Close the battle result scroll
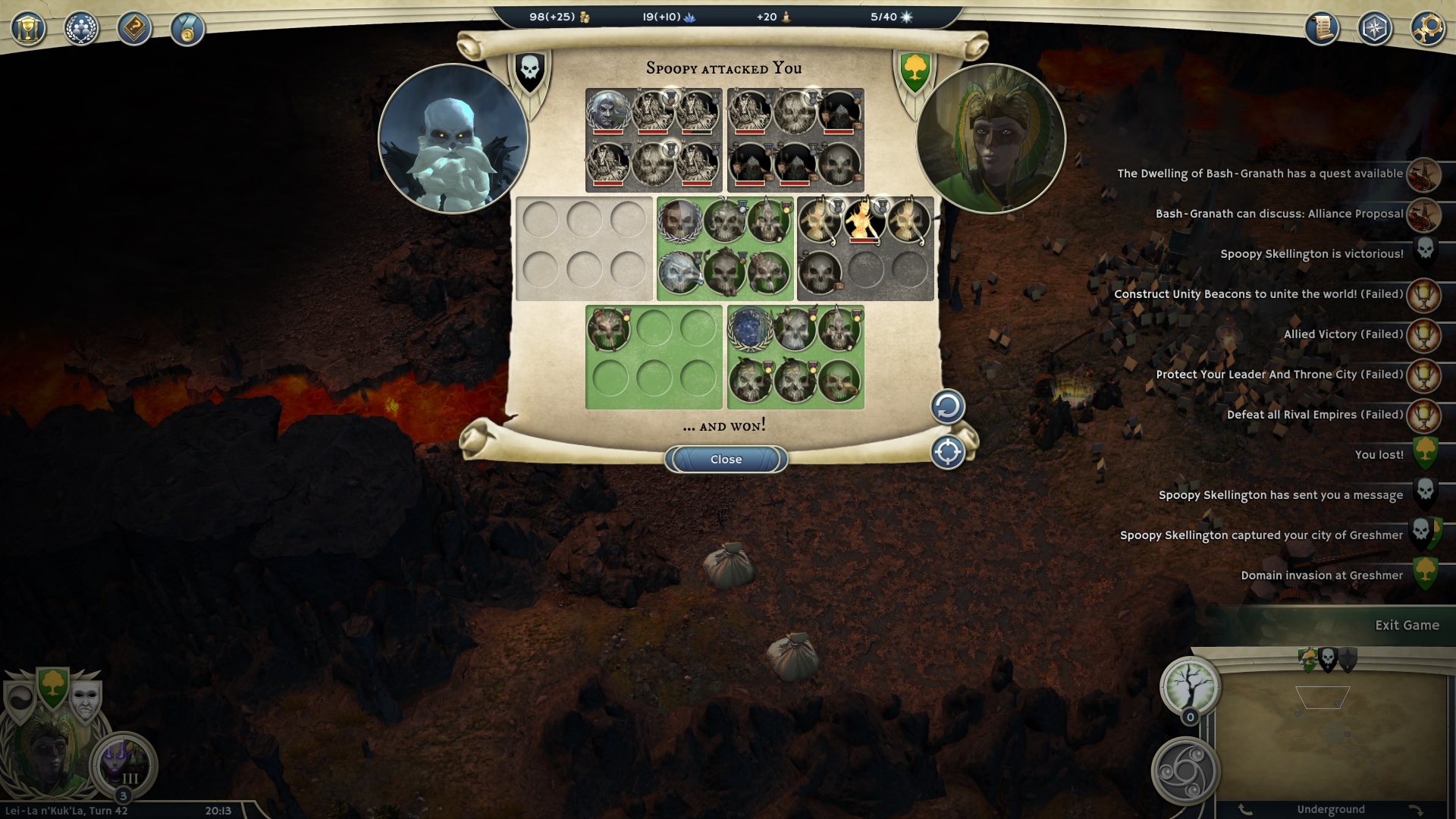Screen dimensions: 1456x819 tap(726, 460)
